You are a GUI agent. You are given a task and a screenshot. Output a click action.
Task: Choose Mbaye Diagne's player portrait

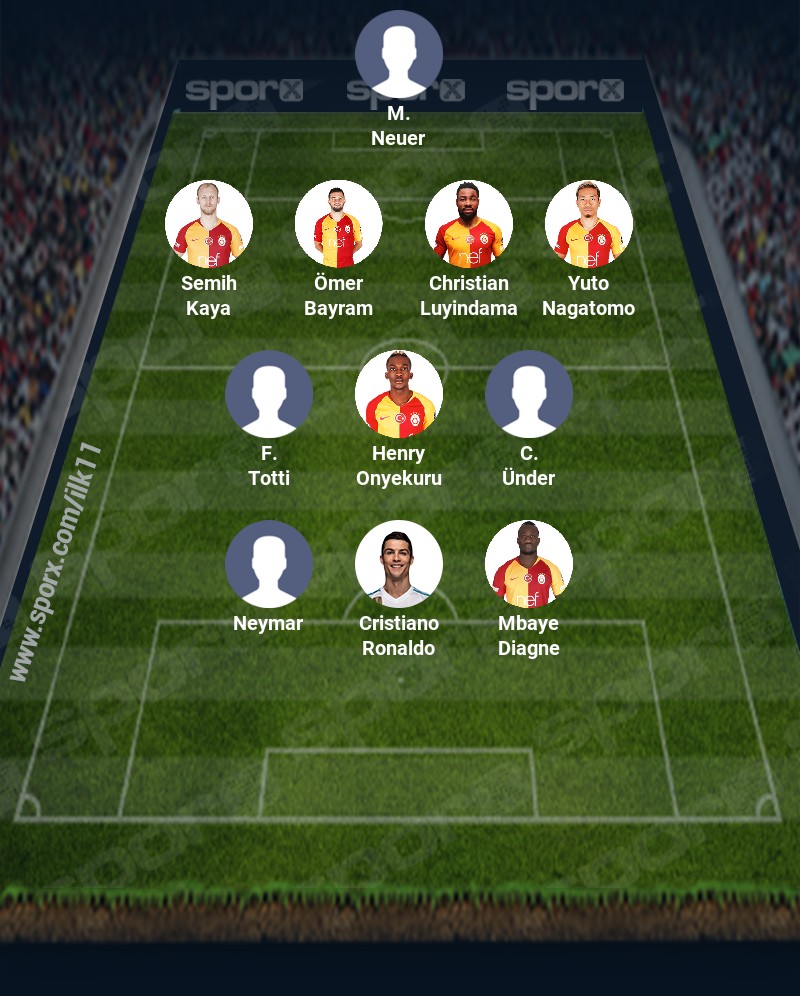point(529,564)
